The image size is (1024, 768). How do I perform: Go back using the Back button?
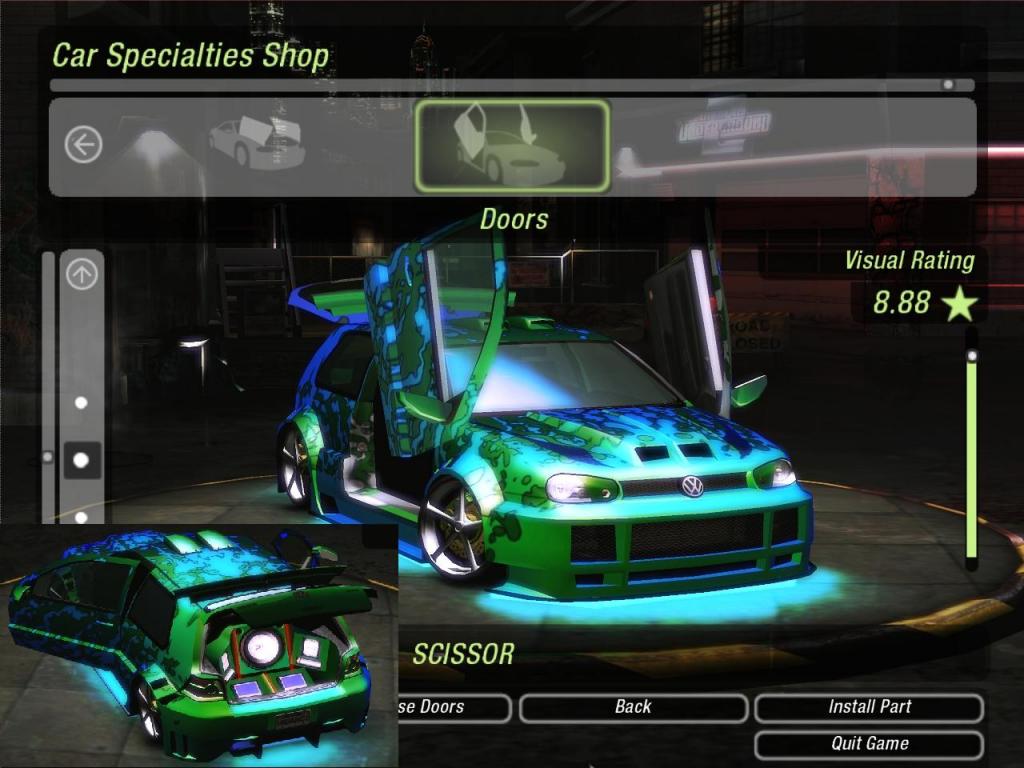(x=633, y=707)
